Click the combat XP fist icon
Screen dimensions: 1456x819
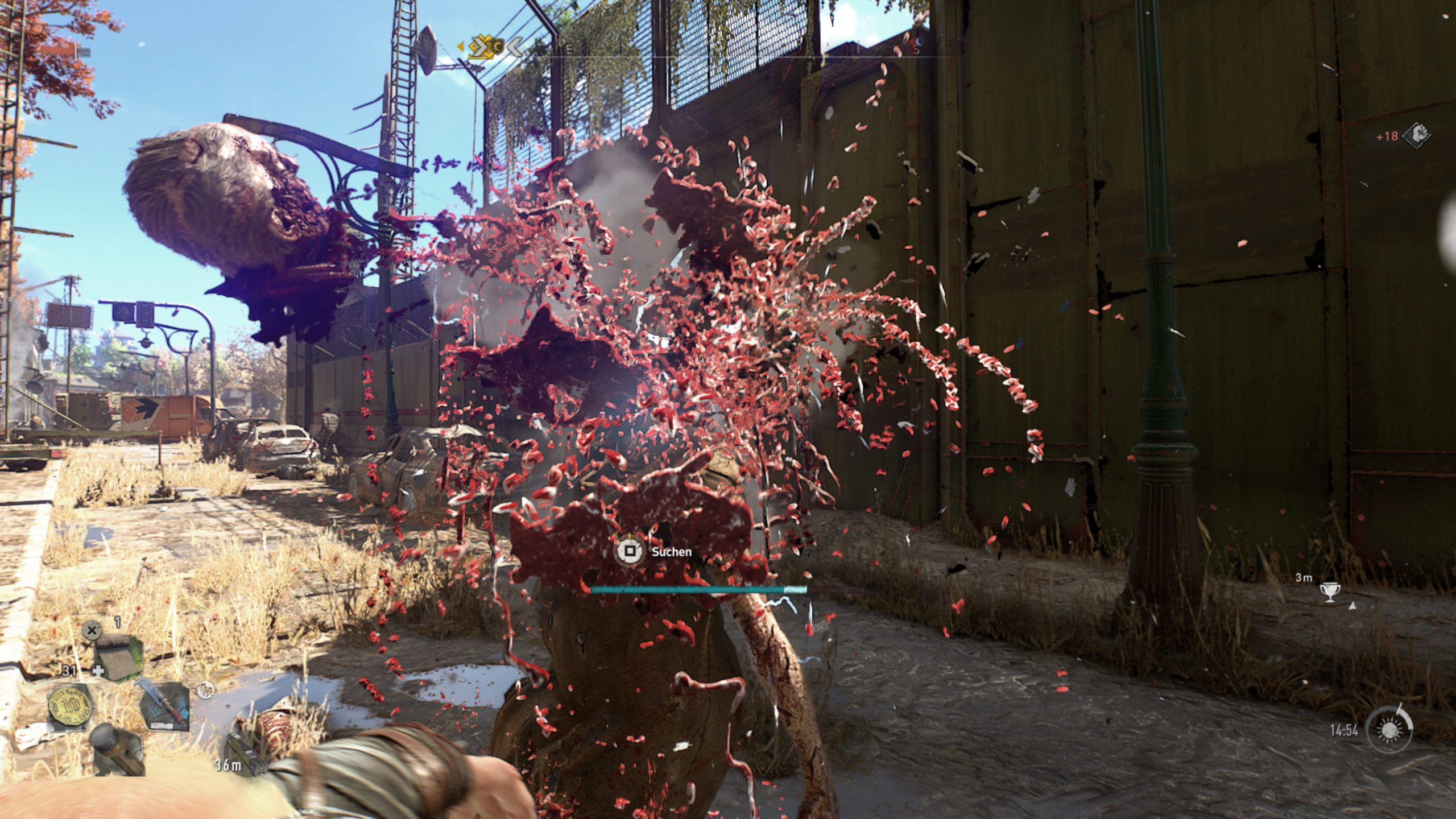click(1416, 136)
